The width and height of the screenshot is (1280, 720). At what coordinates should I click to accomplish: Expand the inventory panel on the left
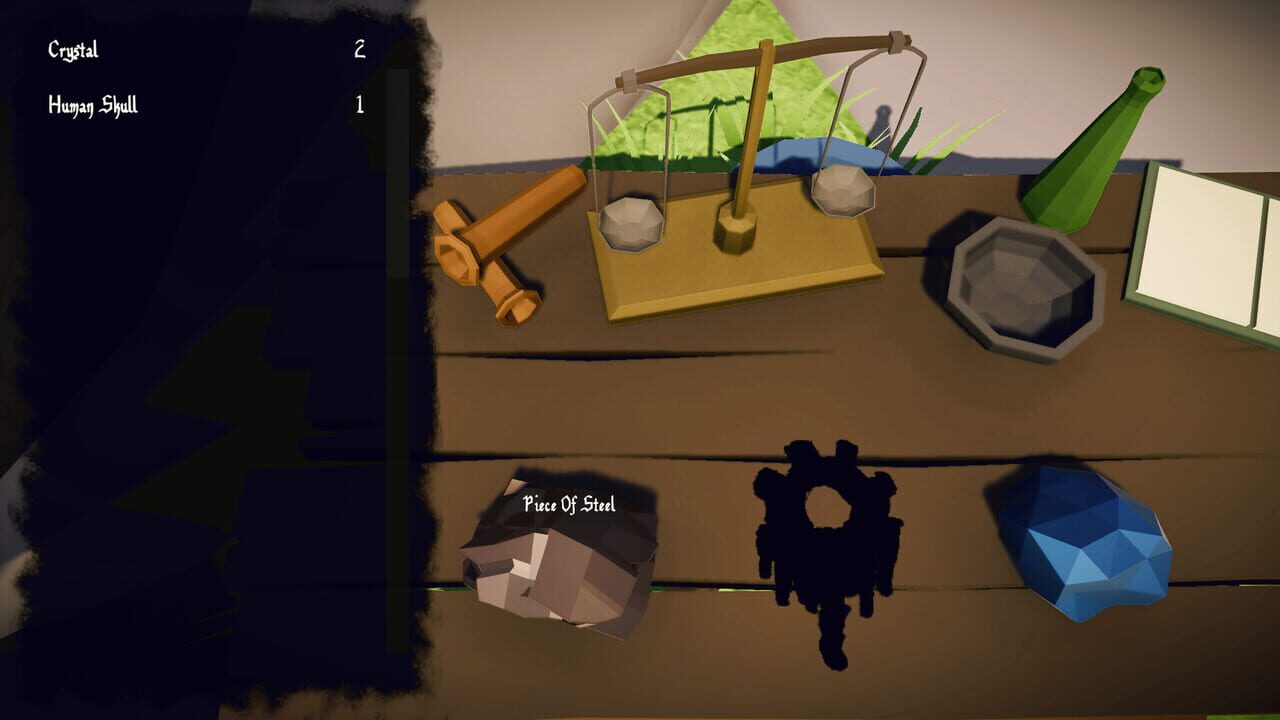(x=200, y=360)
